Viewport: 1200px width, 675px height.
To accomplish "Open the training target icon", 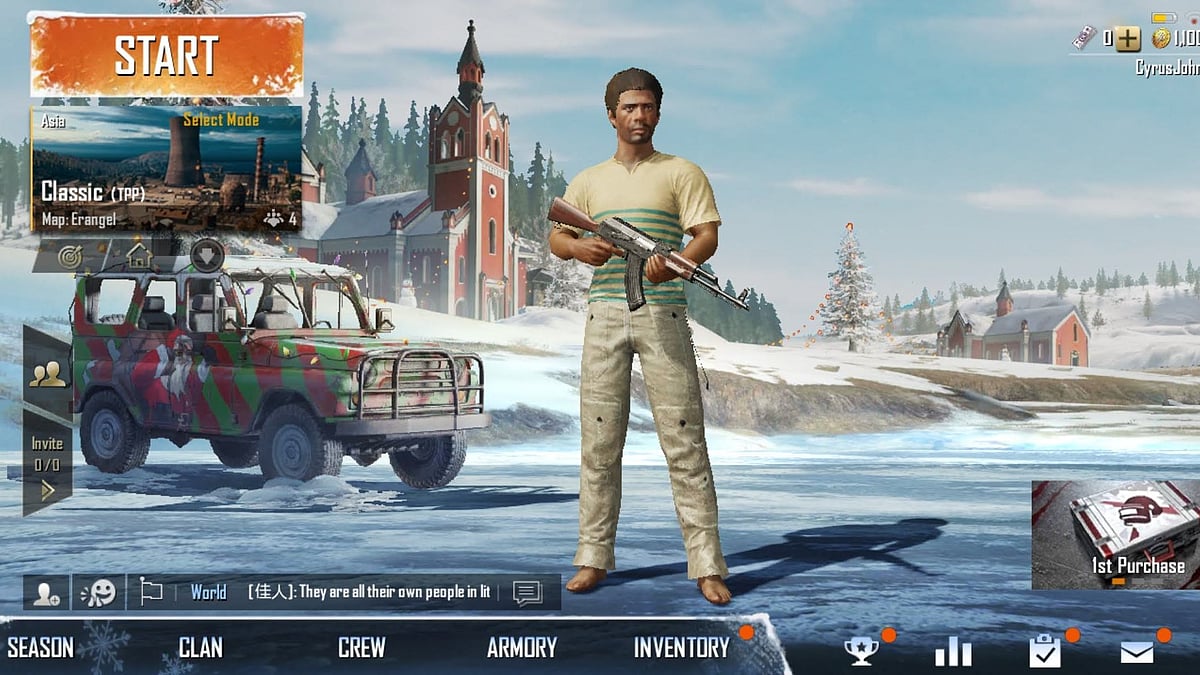I will [69, 256].
